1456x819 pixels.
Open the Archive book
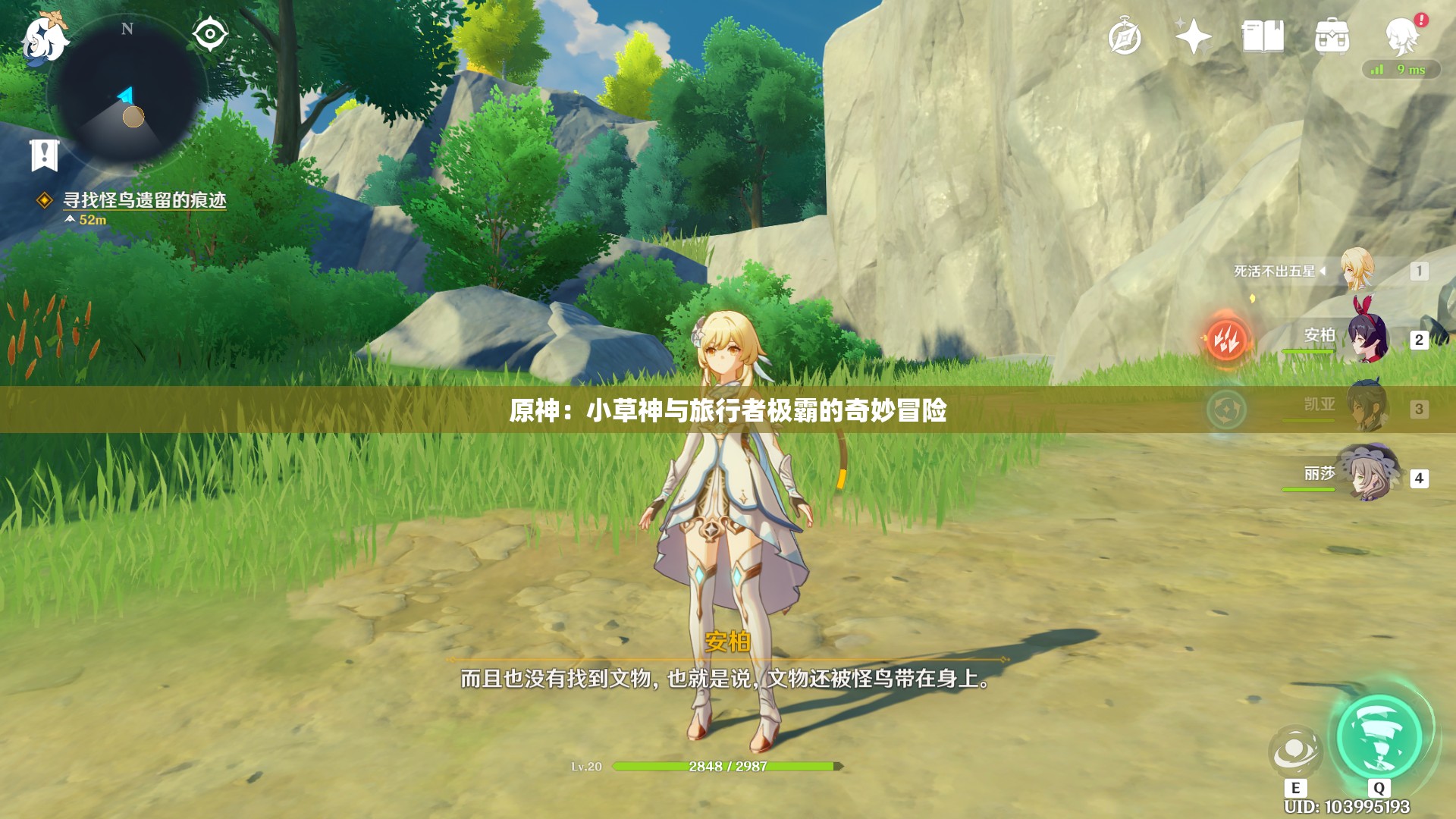[1265, 34]
